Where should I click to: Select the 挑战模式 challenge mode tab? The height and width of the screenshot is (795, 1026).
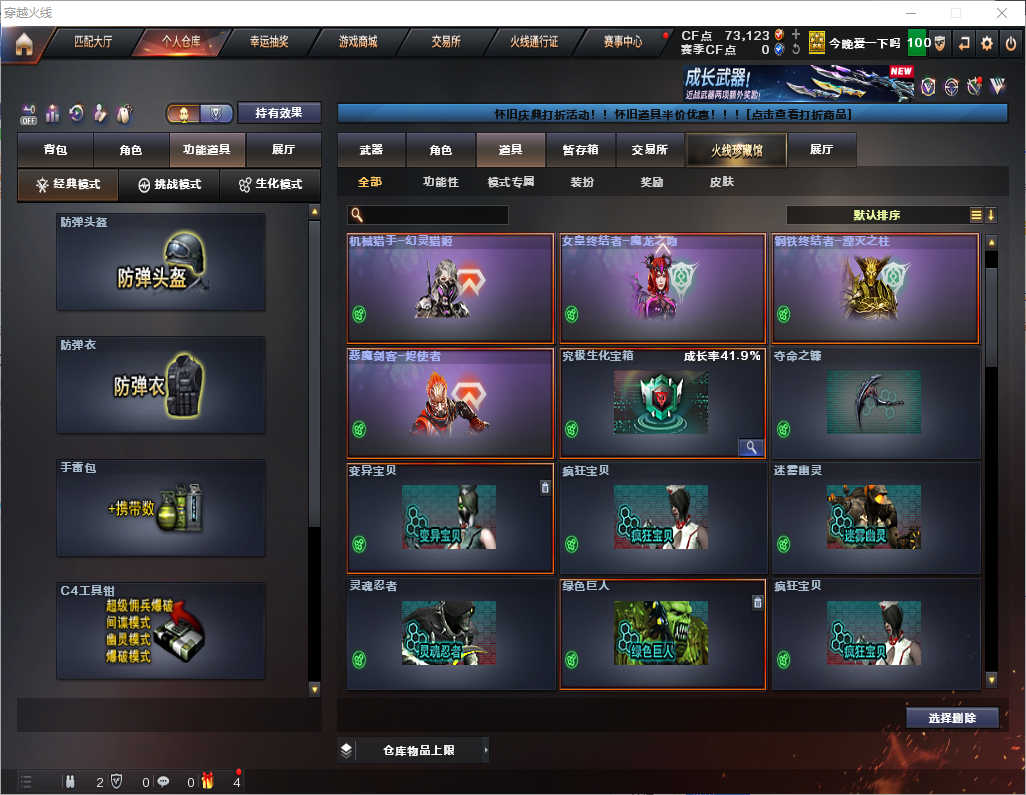click(x=170, y=185)
